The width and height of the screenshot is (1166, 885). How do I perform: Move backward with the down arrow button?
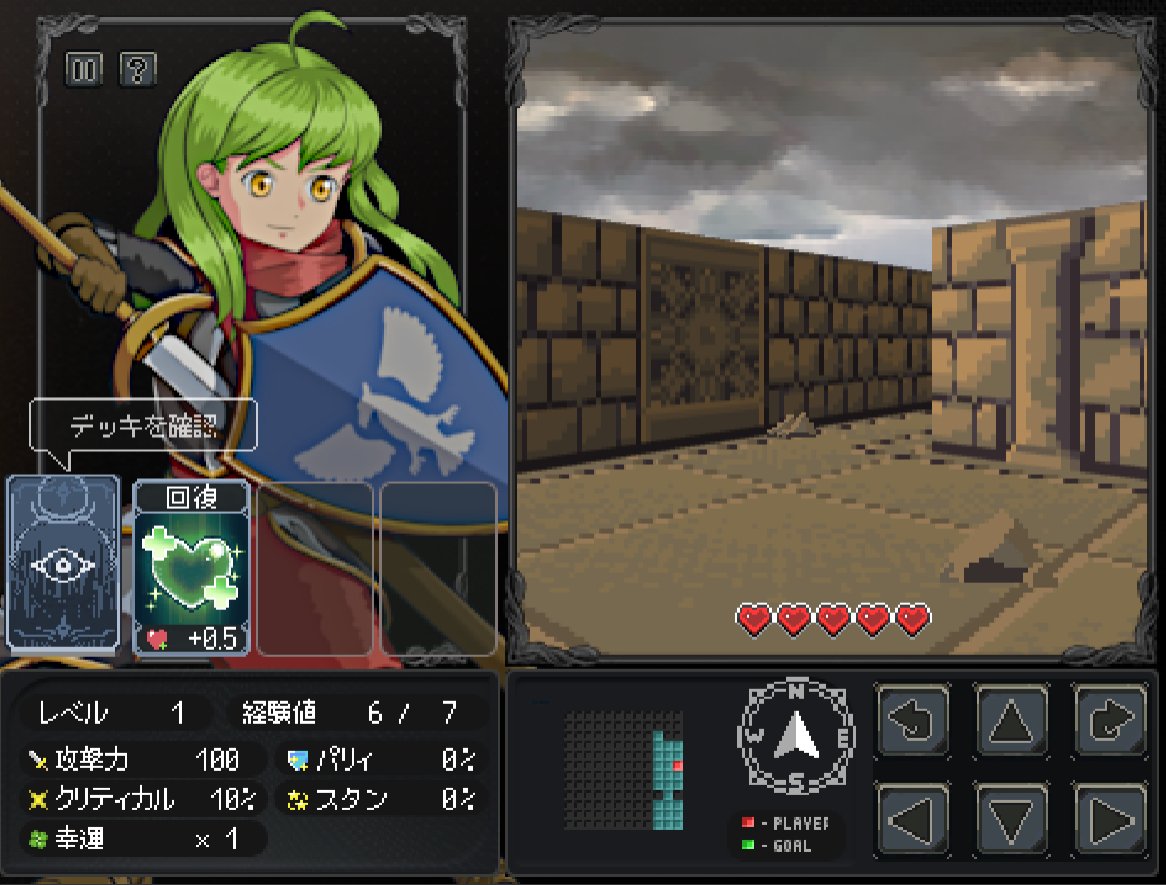(x=1011, y=819)
